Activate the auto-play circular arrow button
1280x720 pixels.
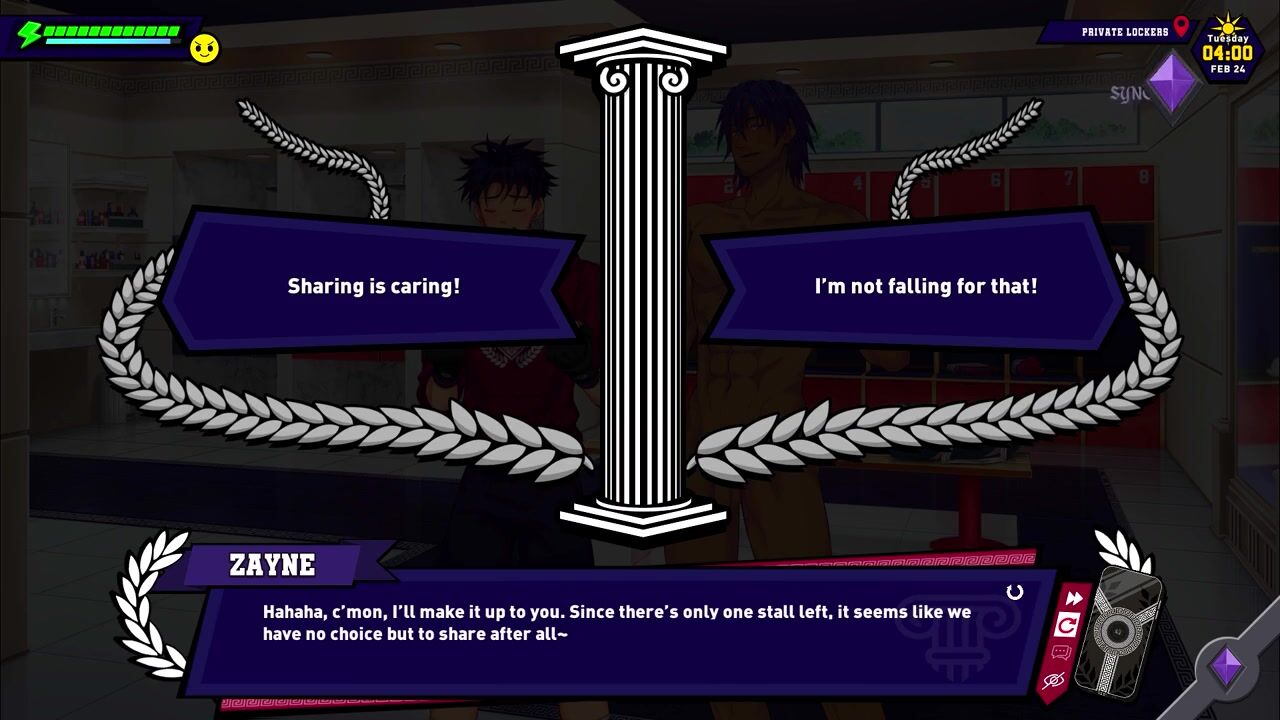click(x=1067, y=626)
